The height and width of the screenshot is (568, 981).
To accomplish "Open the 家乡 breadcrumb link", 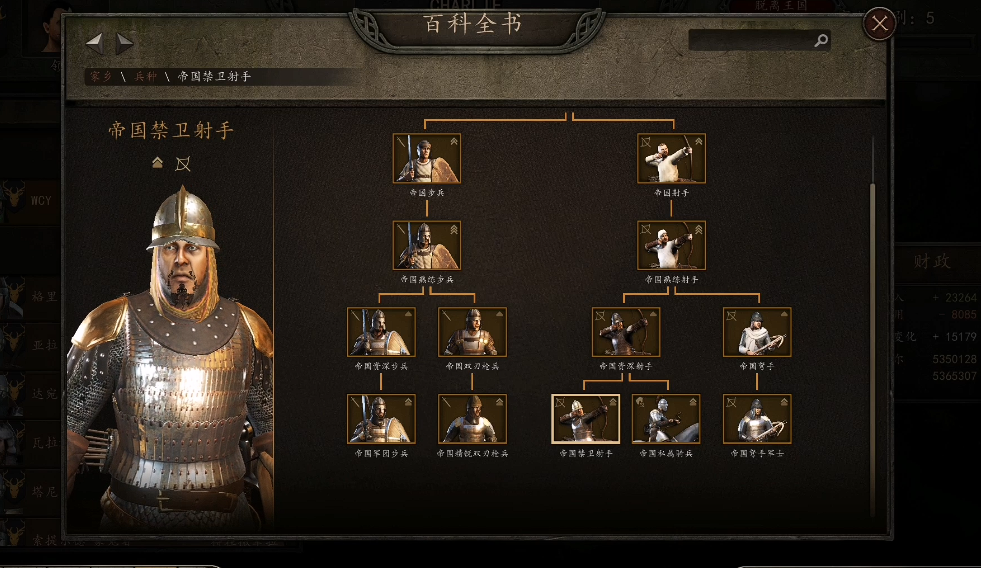I will (x=100, y=76).
